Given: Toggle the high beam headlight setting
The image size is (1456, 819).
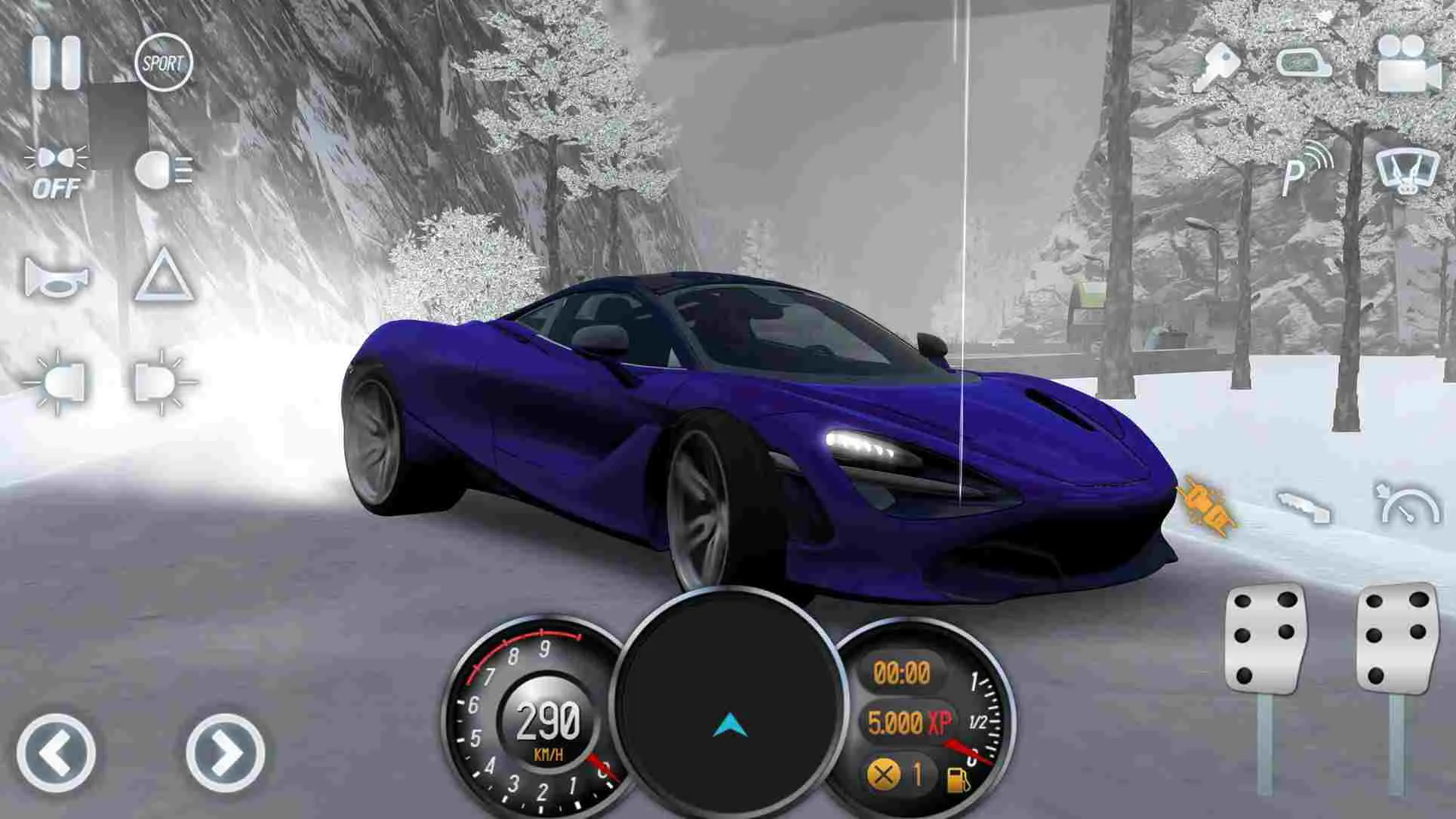Looking at the screenshot, I should click(x=162, y=170).
